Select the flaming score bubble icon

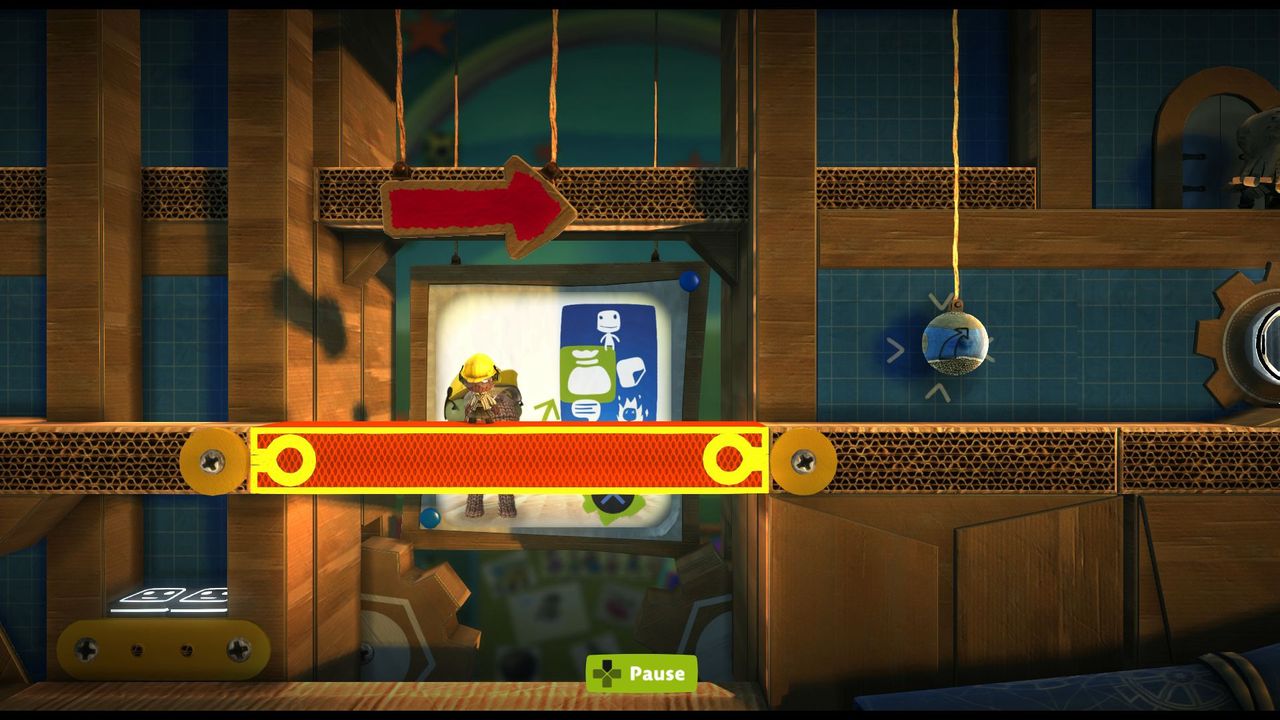(x=632, y=410)
